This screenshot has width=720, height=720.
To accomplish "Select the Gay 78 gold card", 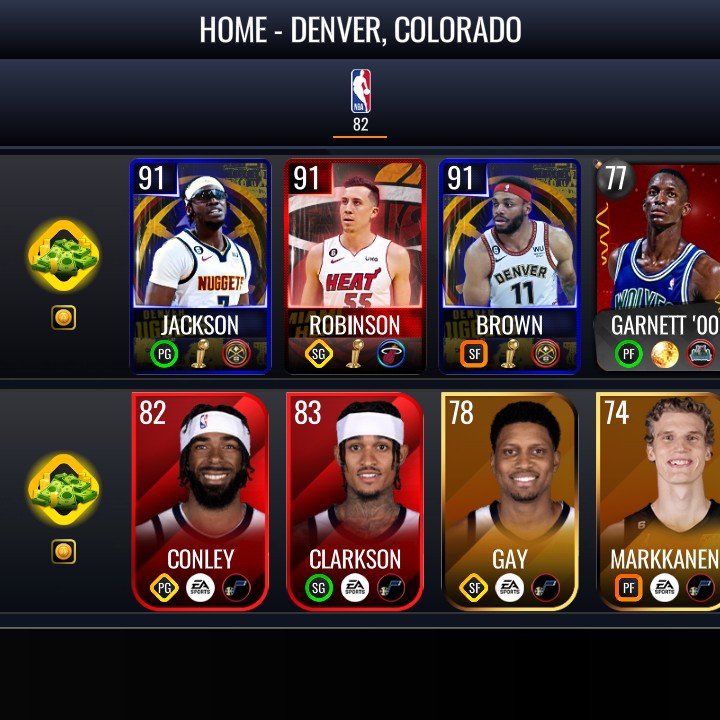I will [x=510, y=500].
